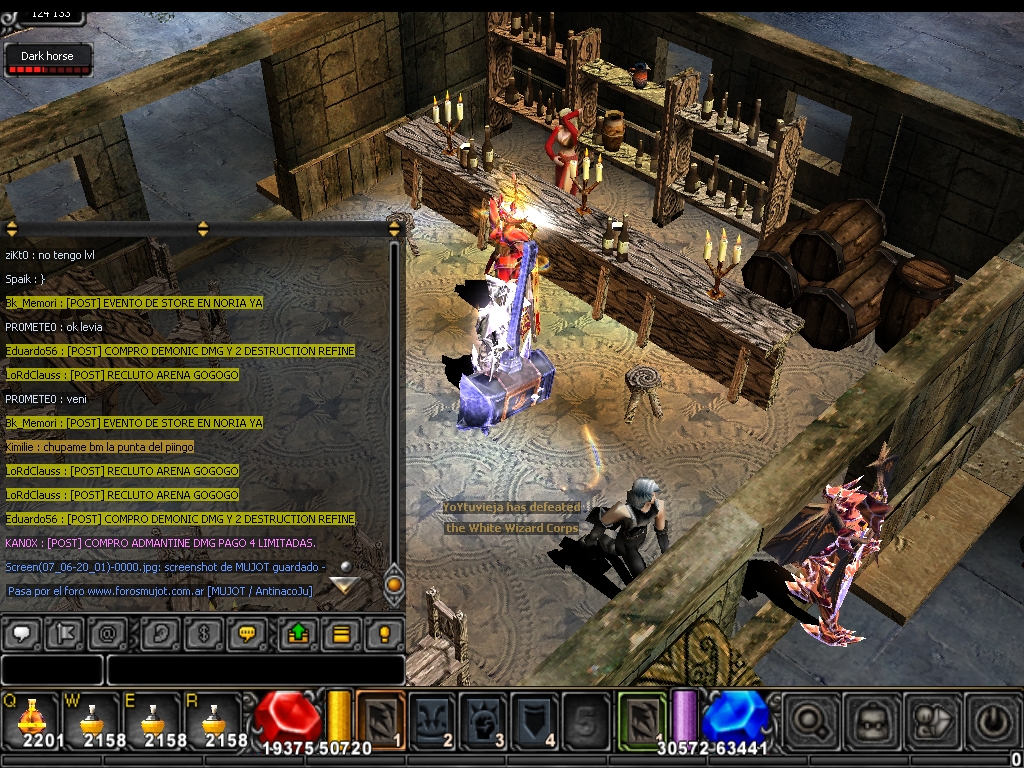Click the short whisper-name input field
The height and width of the screenshot is (768, 1024).
(52, 670)
